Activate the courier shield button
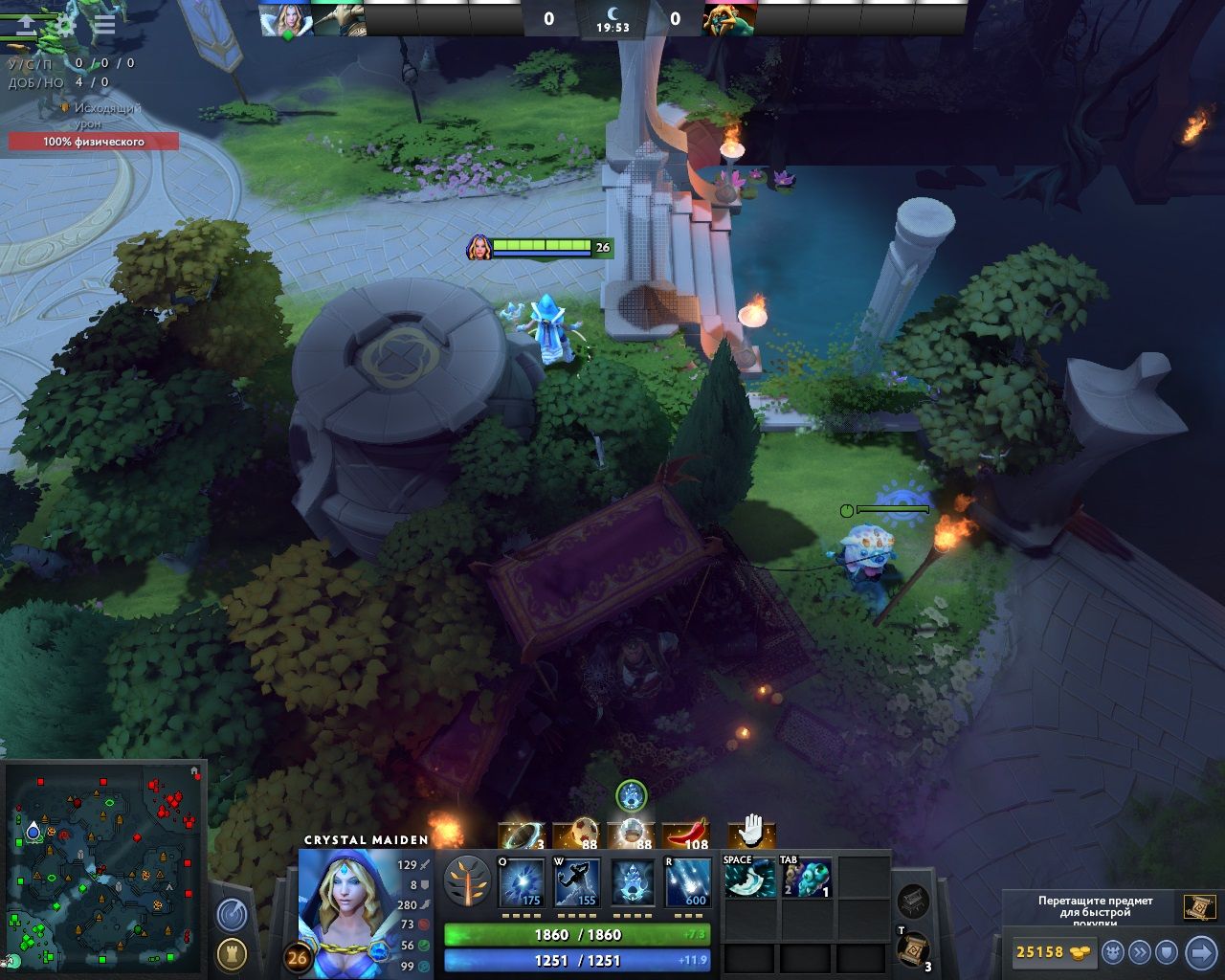The height and width of the screenshot is (980, 1225). (1166, 952)
